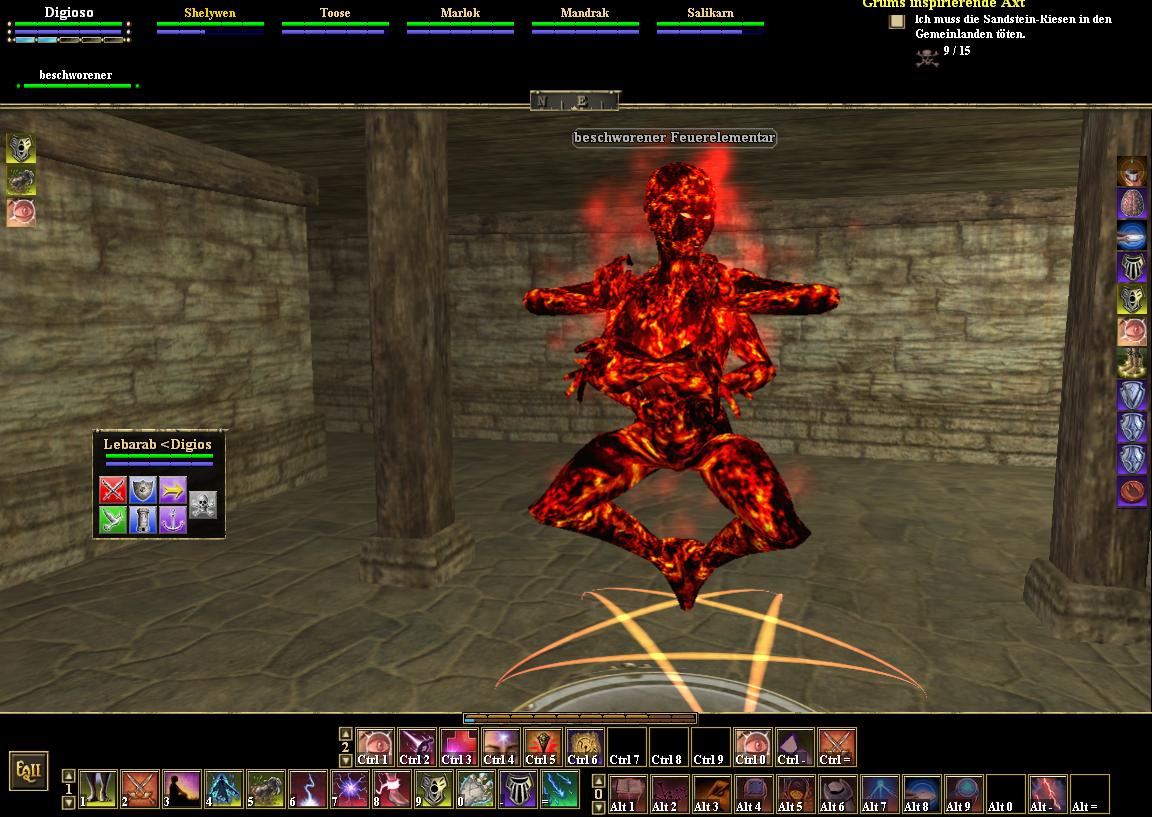Select group member Marlok
Viewport: 1152px width, 817px height.
click(460, 14)
